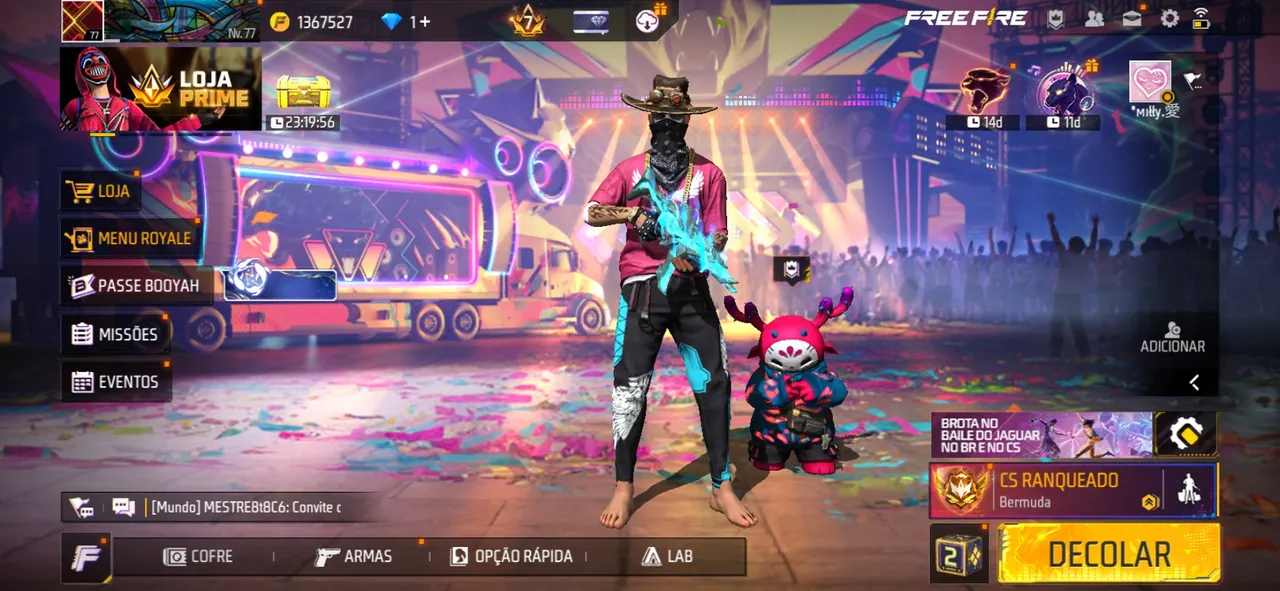1280x591 pixels.
Task: Enter the LAB section
Action: coord(667,556)
